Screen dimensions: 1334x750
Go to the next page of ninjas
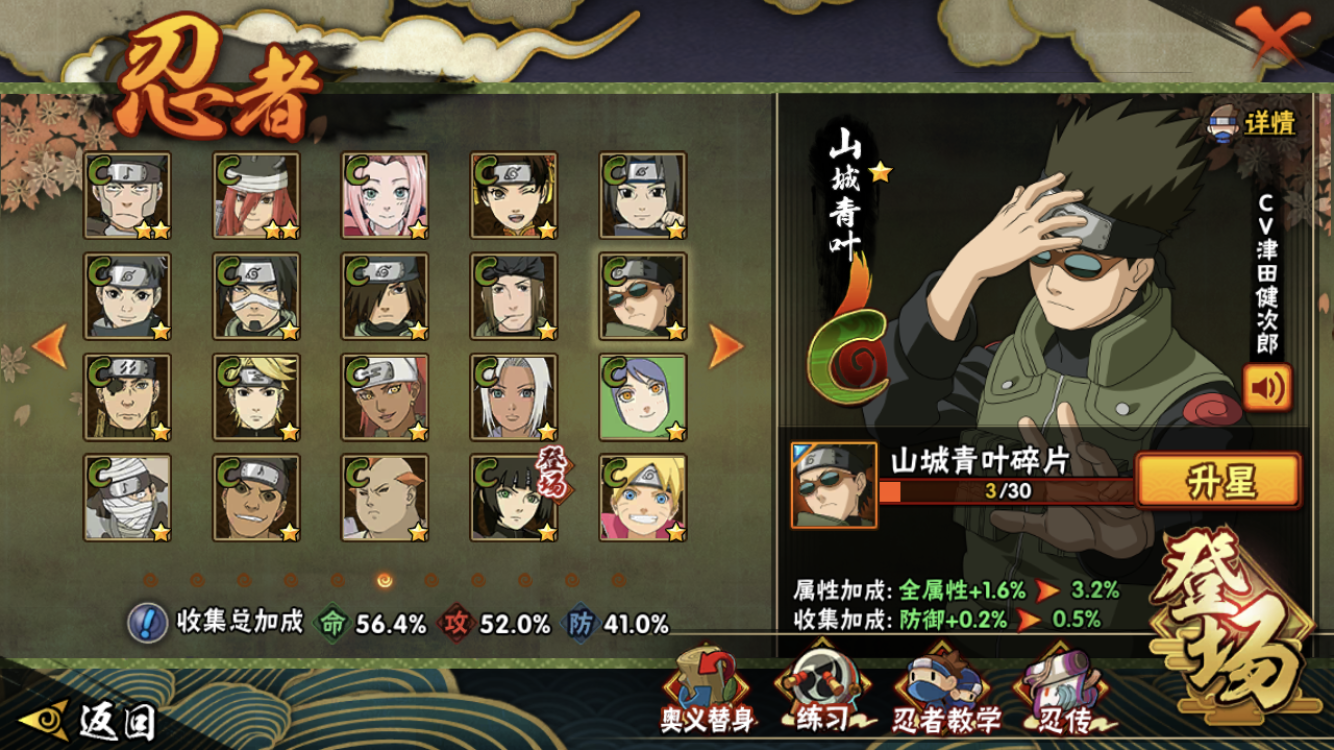(x=725, y=345)
